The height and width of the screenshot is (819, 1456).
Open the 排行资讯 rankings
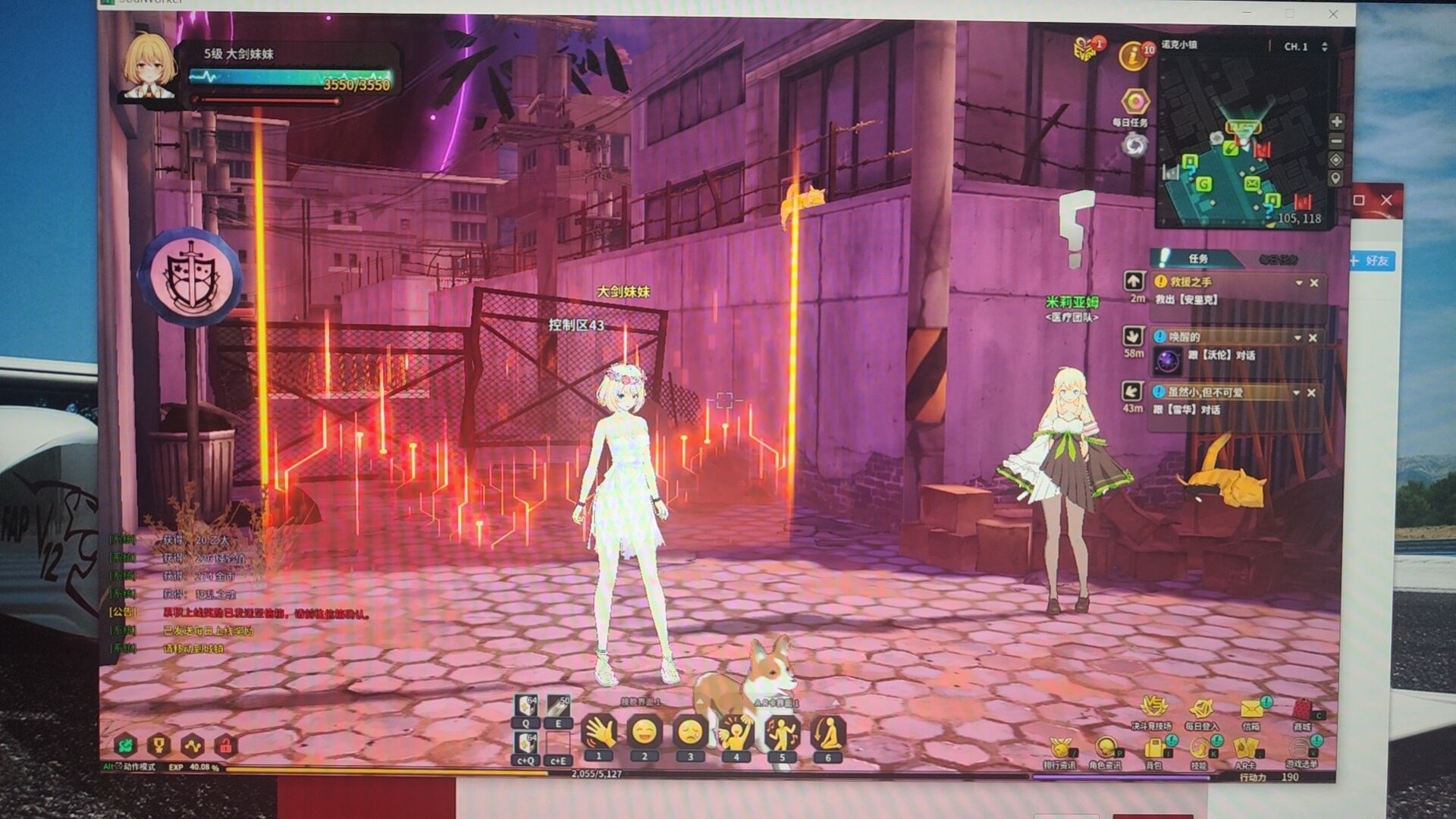coord(1059,749)
